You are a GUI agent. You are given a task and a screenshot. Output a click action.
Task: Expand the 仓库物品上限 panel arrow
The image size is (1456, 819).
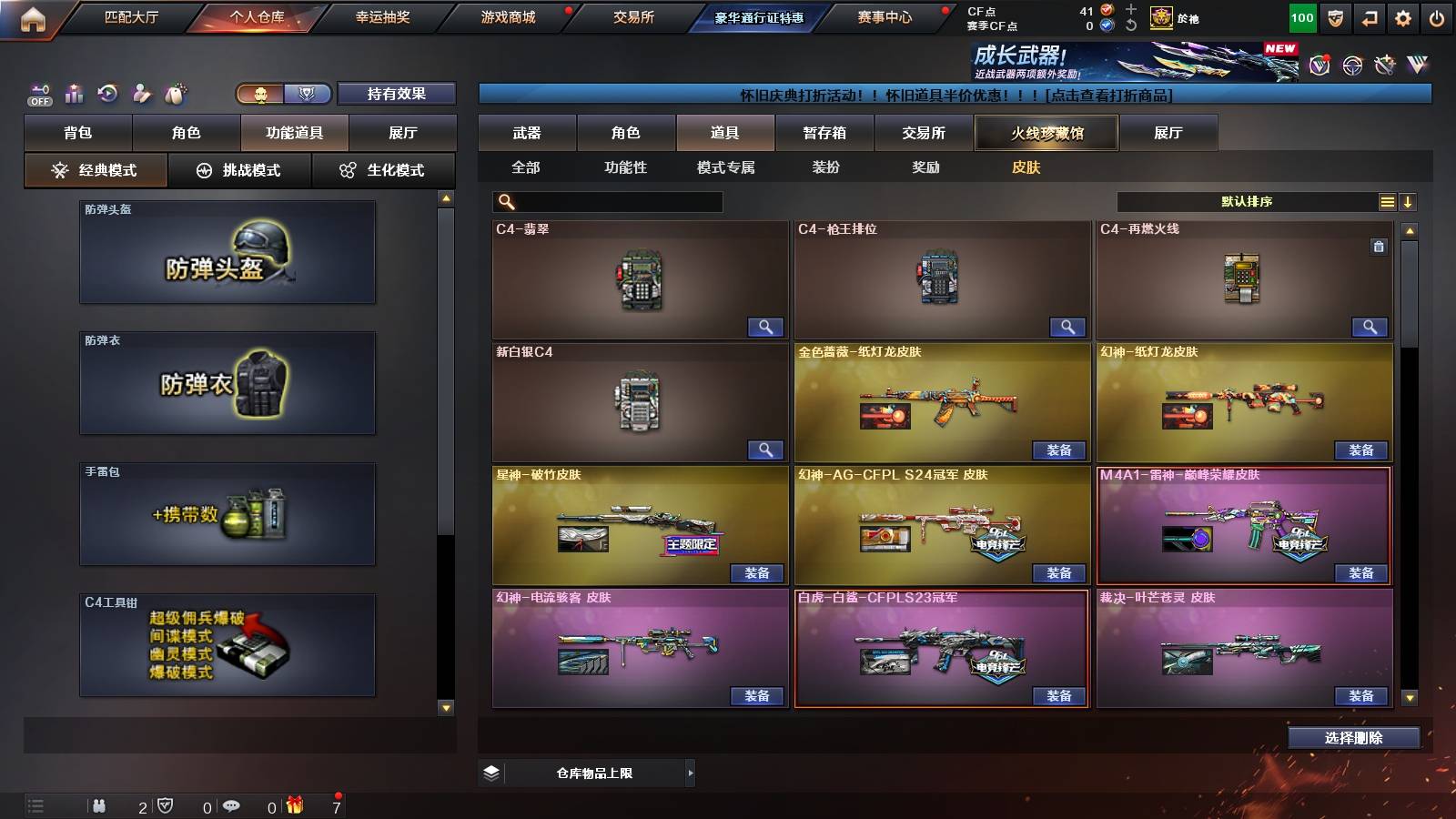coord(689,772)
